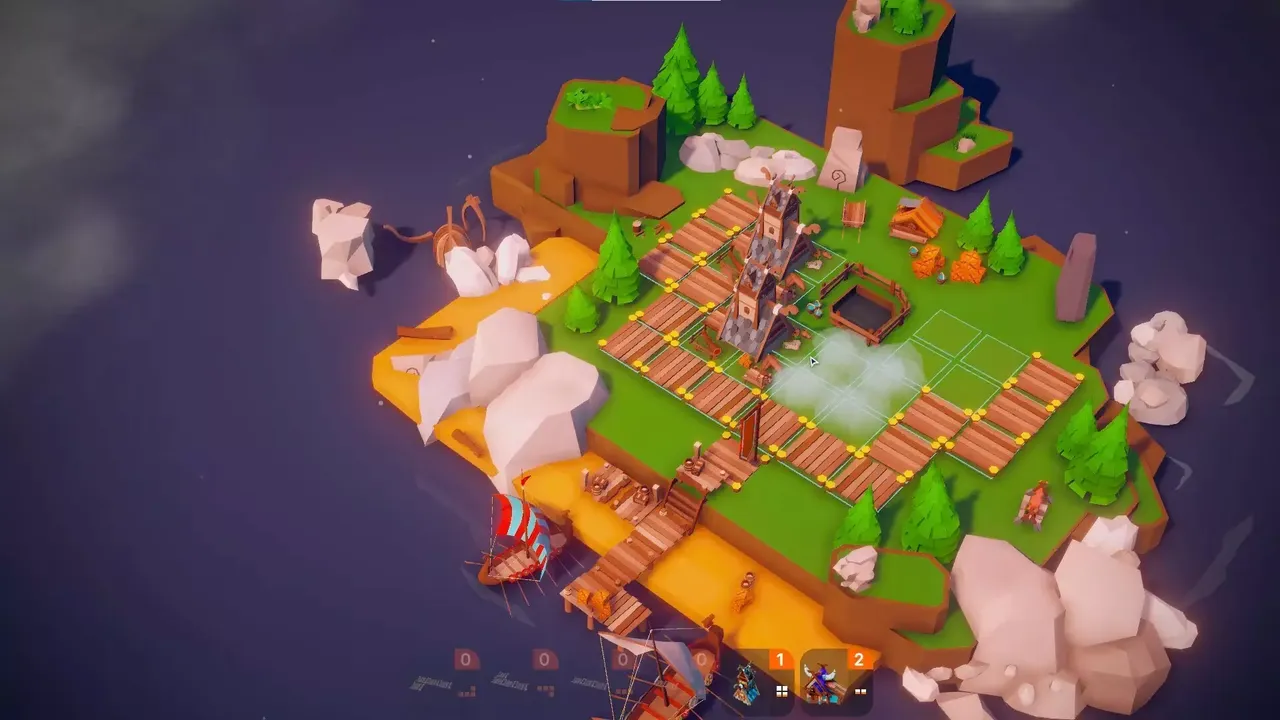Image resolution: width=1280 pixels, height=720 pixels.
Task: Click the cost squares under the watchtower card
Action: coord(781,690)
